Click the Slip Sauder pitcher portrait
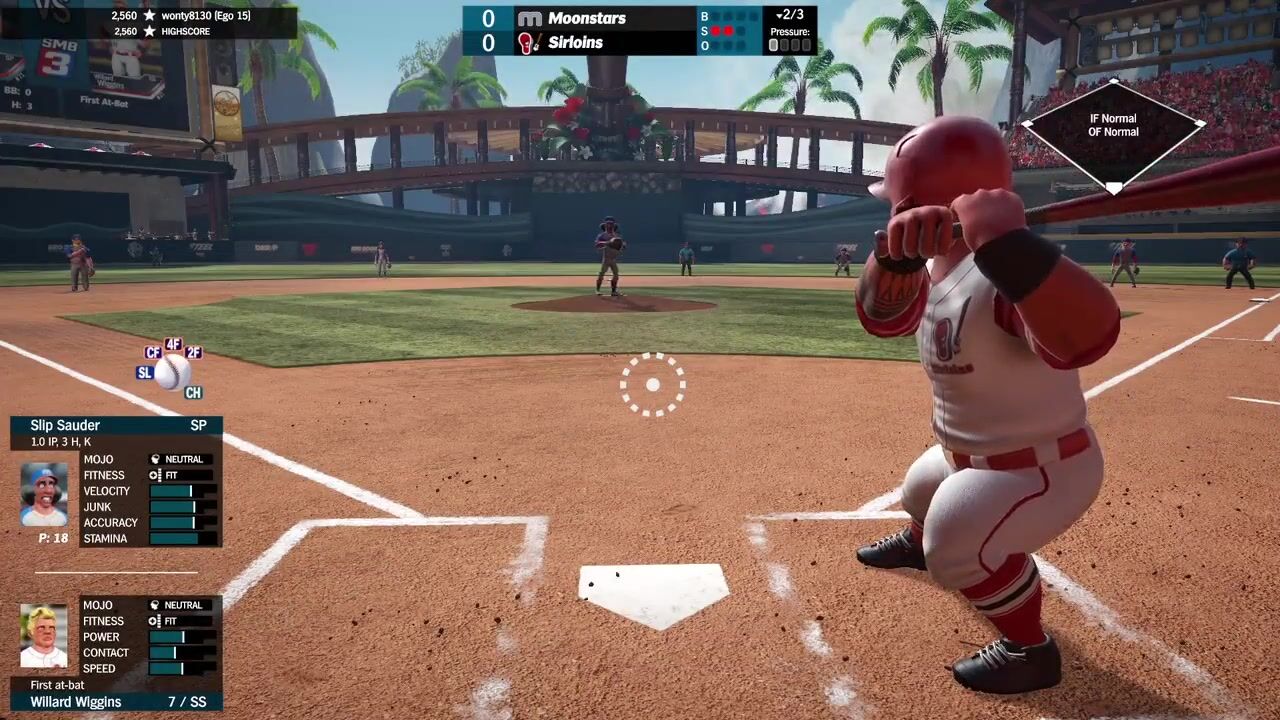Viewport: 1280px width, 720px height. (44, 494)
